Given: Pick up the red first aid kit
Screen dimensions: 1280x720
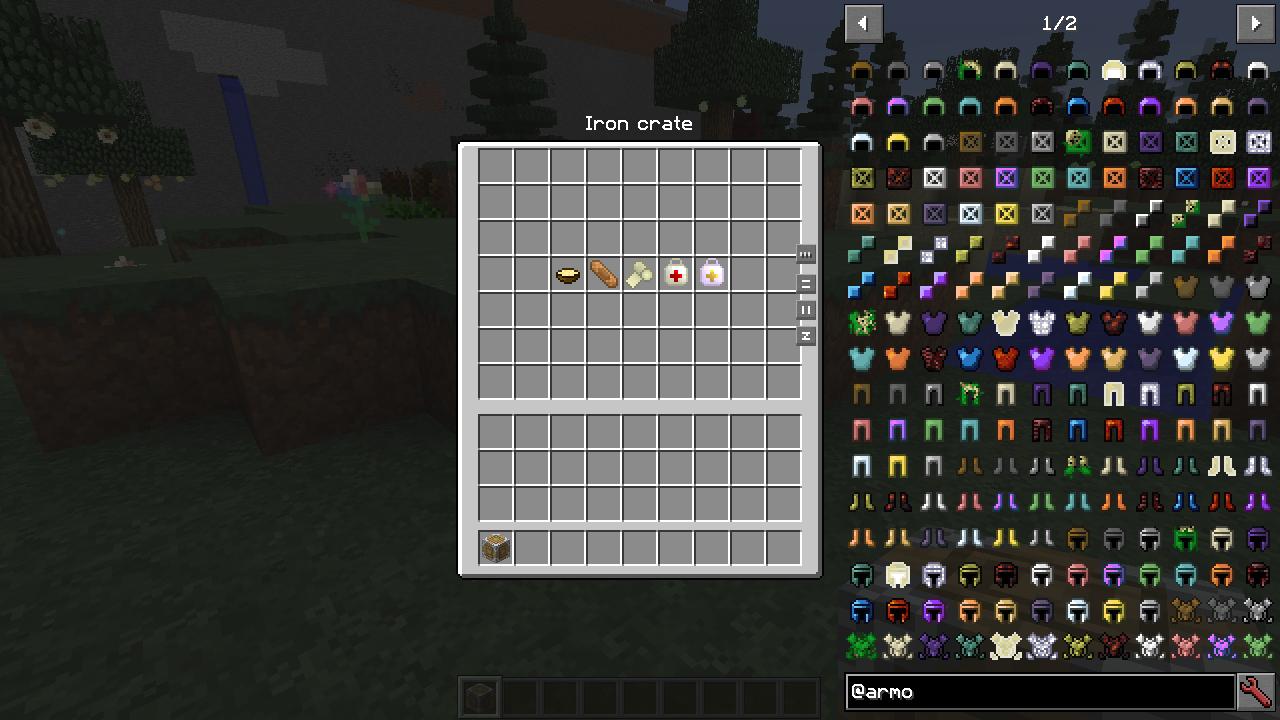Looking at the screenshot, I should (675, 273).
